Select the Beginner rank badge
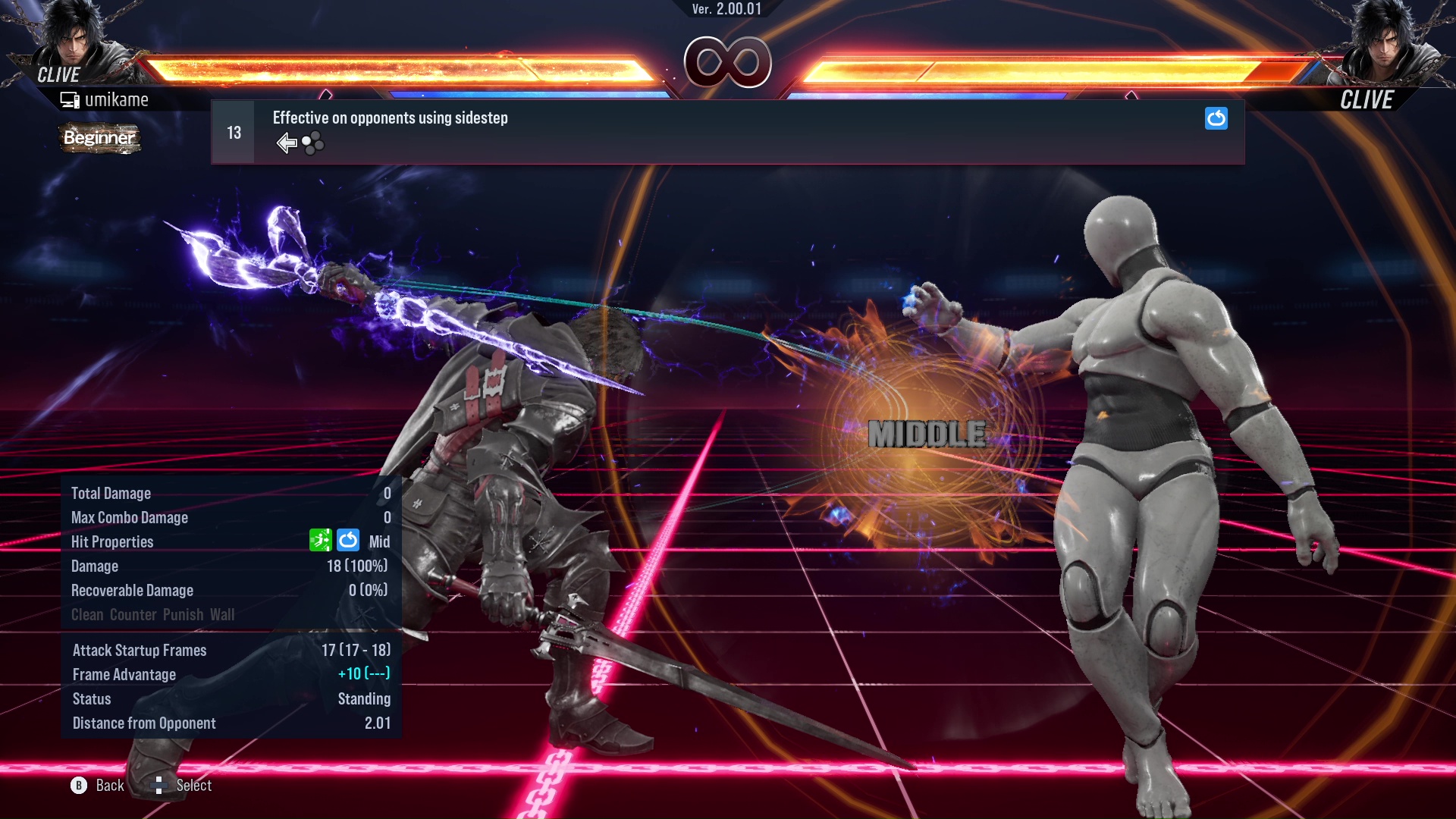Image resolution: width=1456 pixels, height=819 pixels. coord(99,139)
